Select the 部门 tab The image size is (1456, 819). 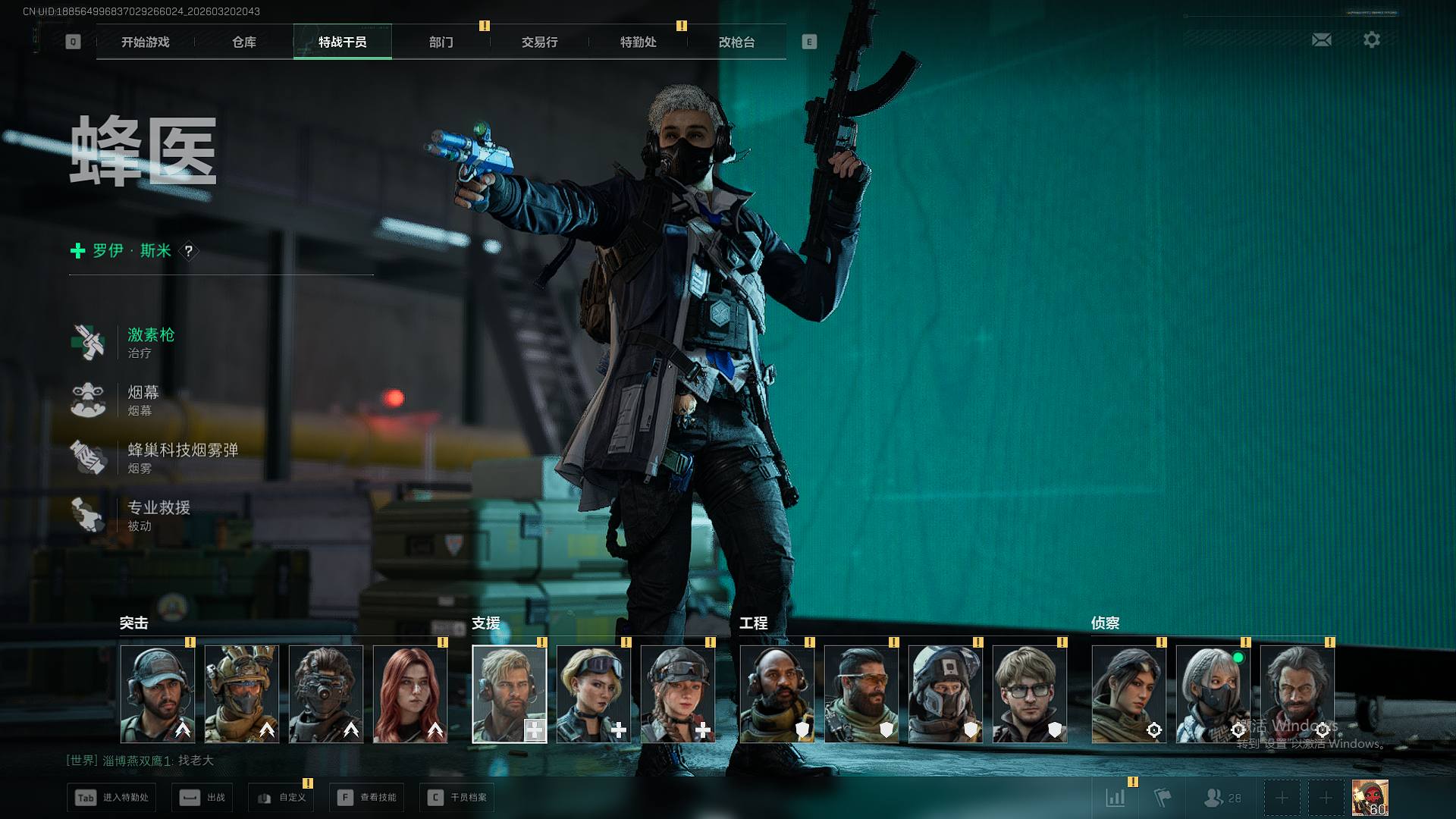441,42
